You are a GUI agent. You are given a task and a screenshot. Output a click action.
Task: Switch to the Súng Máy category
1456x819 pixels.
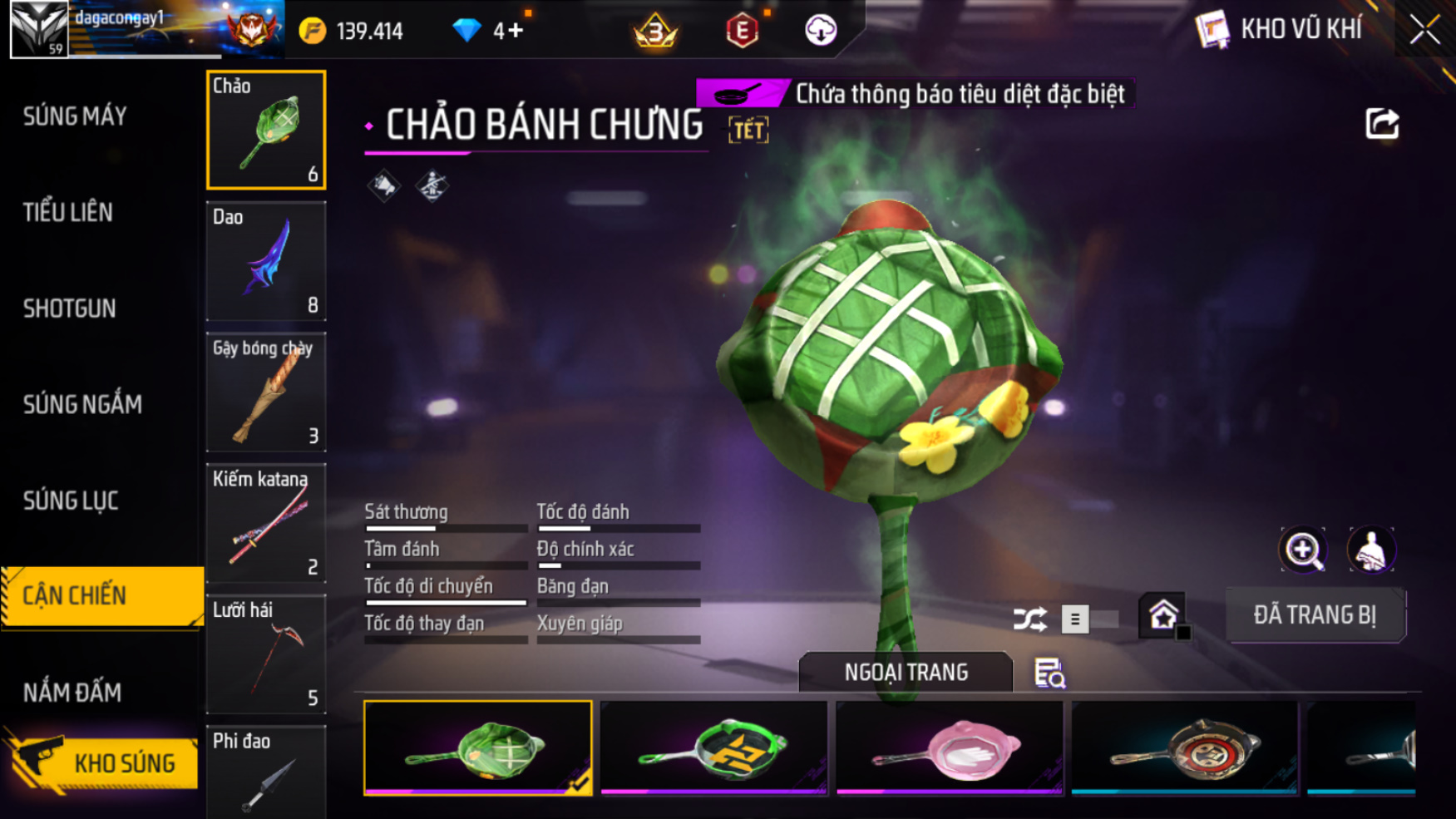[75, 116]
